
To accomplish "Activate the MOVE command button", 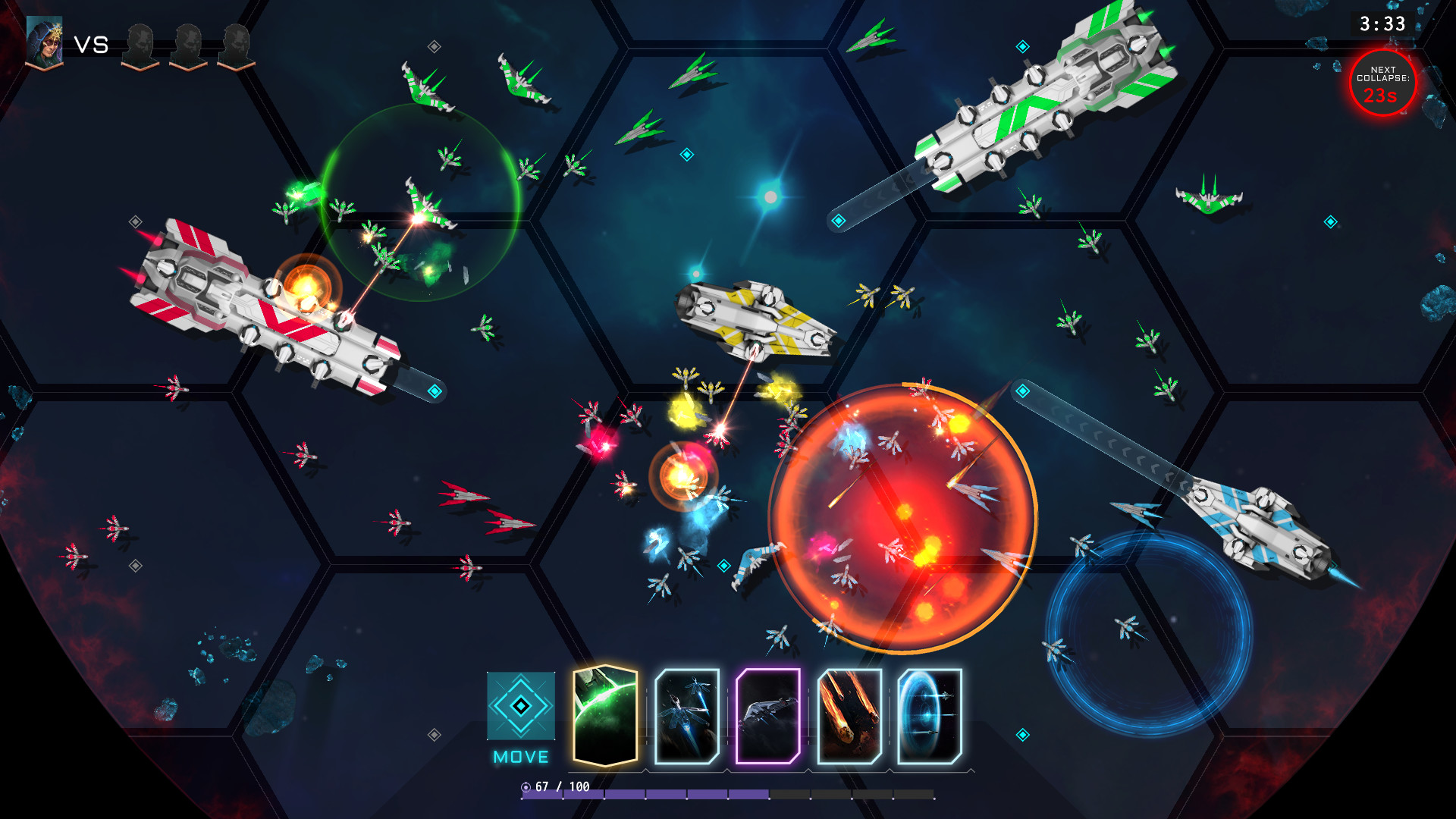I will 521,707.
